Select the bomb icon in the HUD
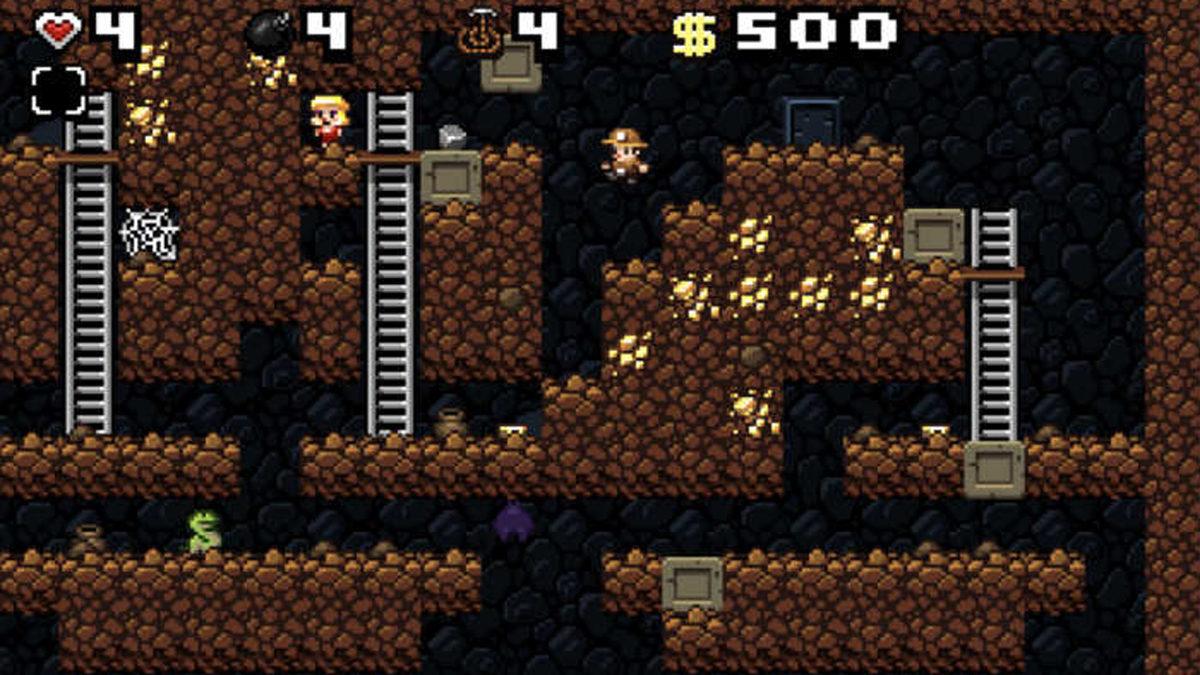 coord(269,33)
